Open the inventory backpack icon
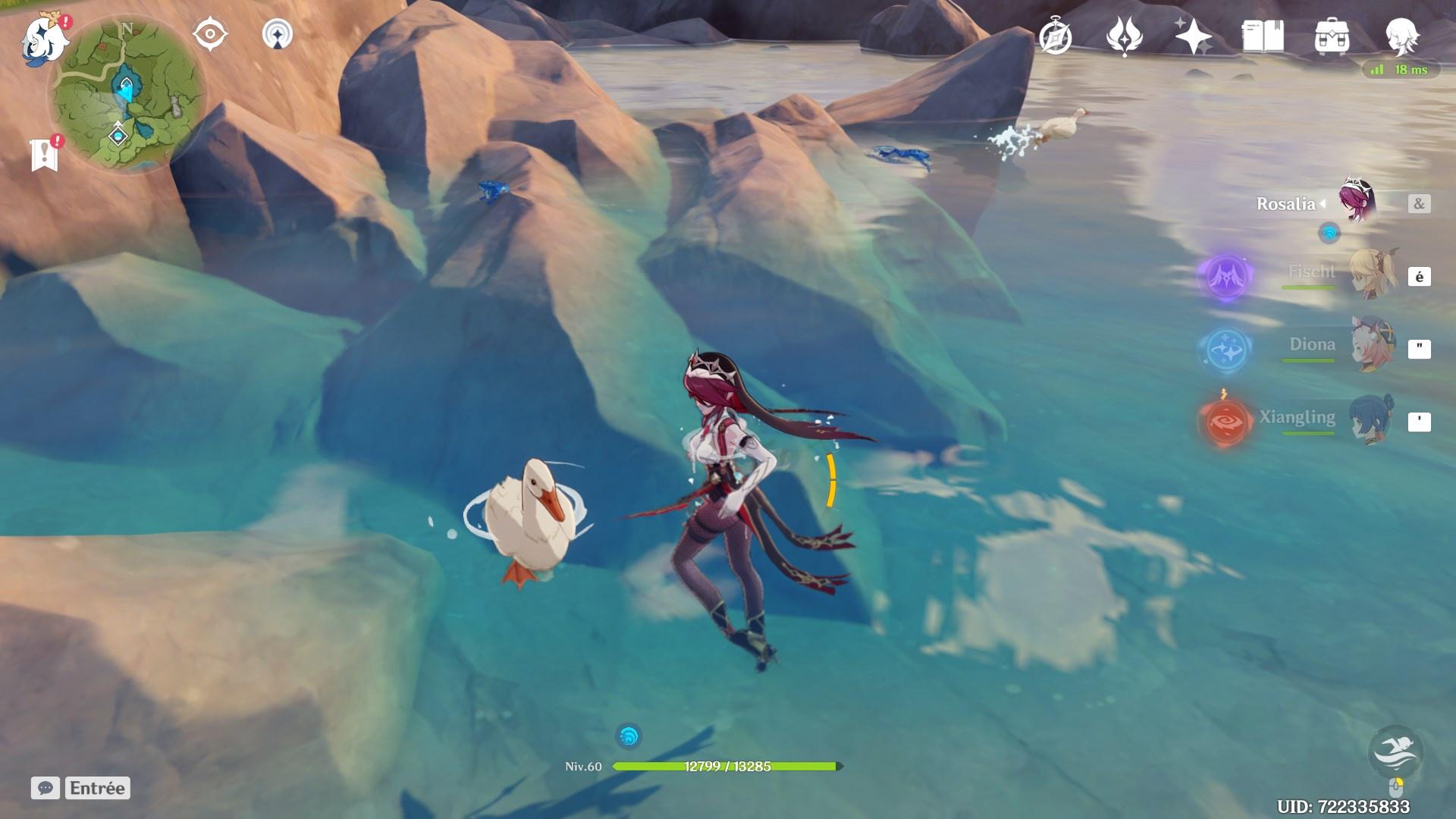This screenshot has height=819, width=1456. click(1332, 36)
